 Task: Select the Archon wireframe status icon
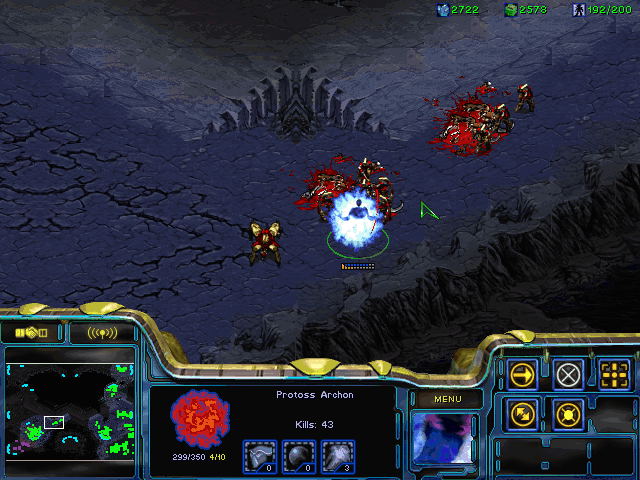pos(201,419)
